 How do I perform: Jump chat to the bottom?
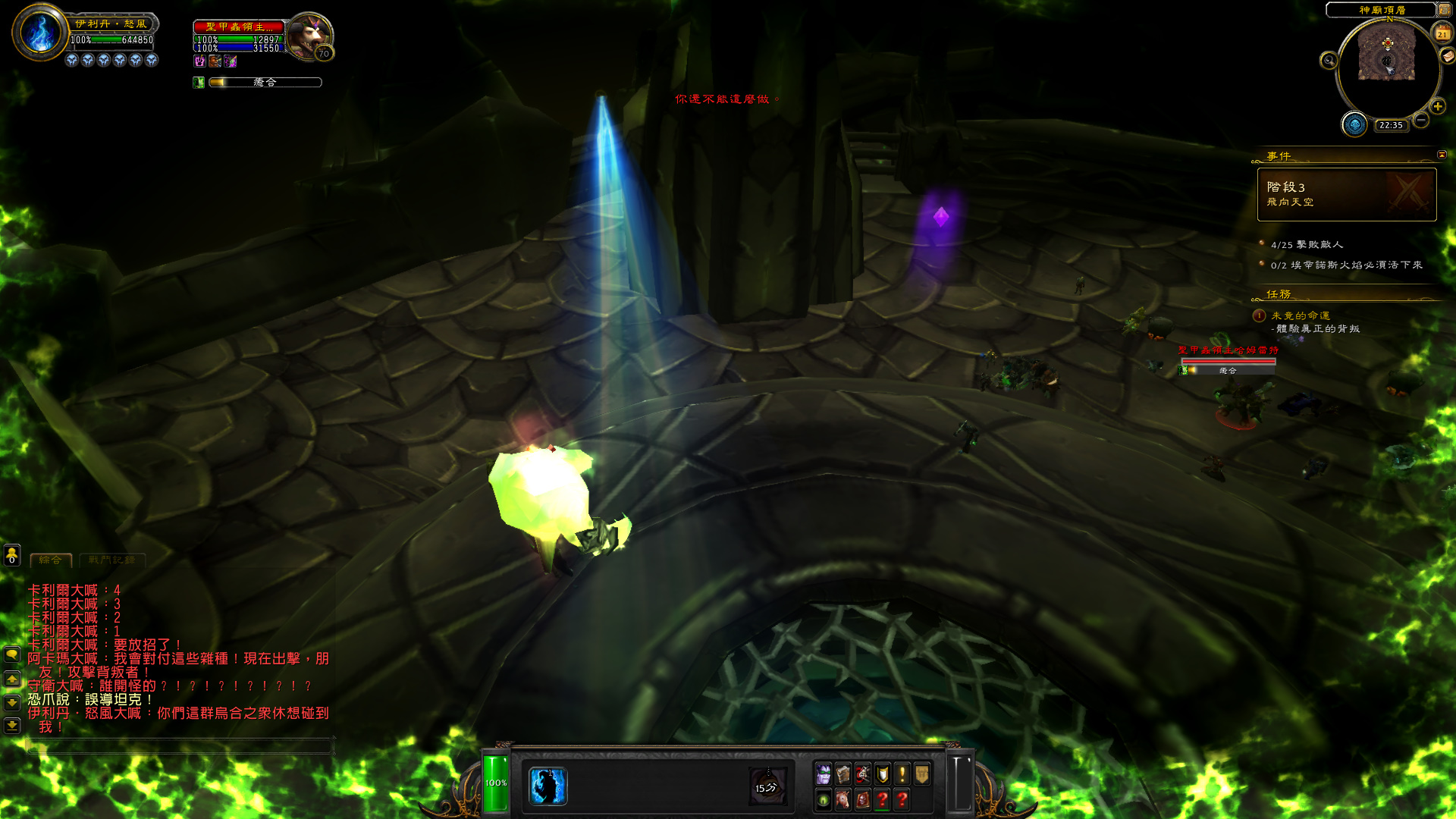[x=12, y=726]
